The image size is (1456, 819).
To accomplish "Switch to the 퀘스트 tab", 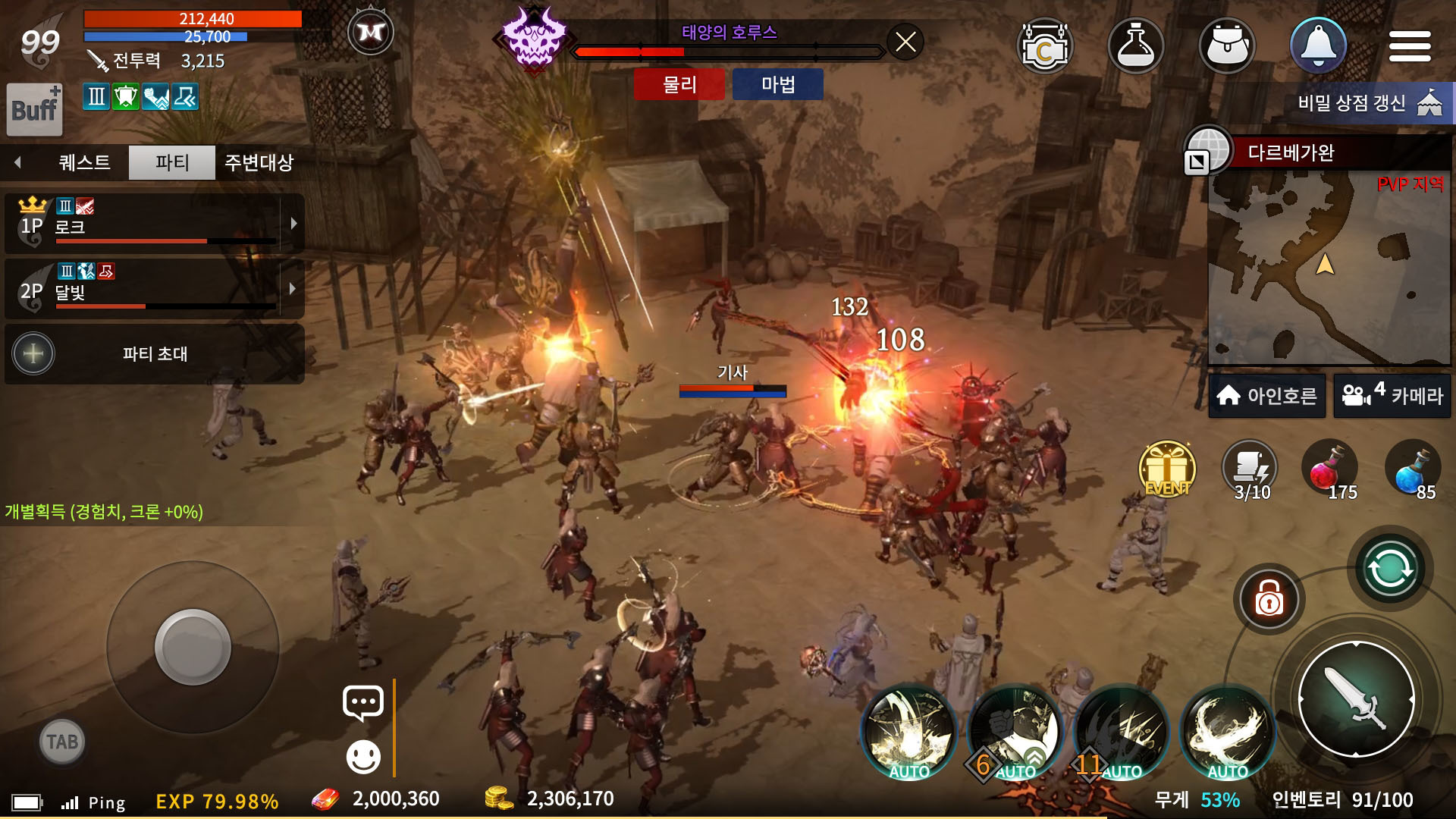I will [84, 162].
